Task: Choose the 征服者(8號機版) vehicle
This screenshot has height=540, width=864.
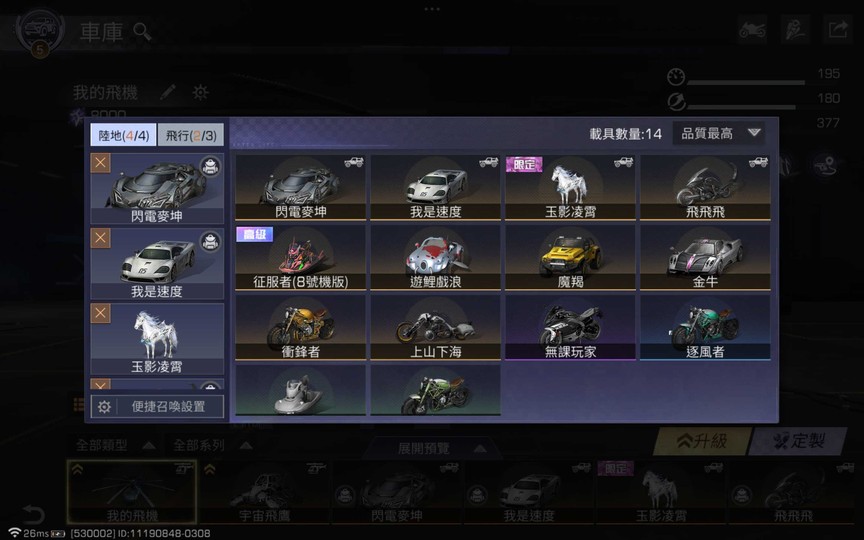Action: coord(301,258)
